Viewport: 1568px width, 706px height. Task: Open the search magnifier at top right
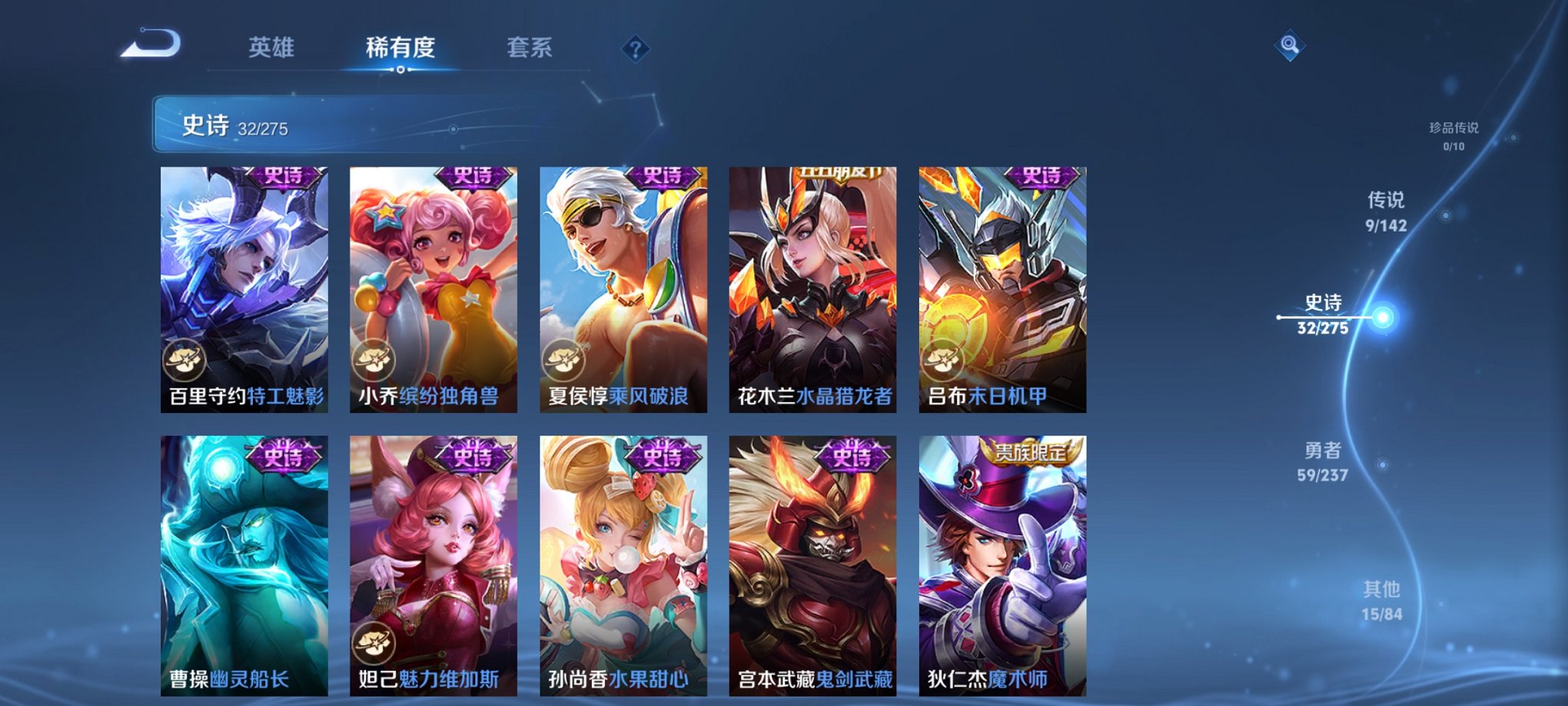[1291, 44]
